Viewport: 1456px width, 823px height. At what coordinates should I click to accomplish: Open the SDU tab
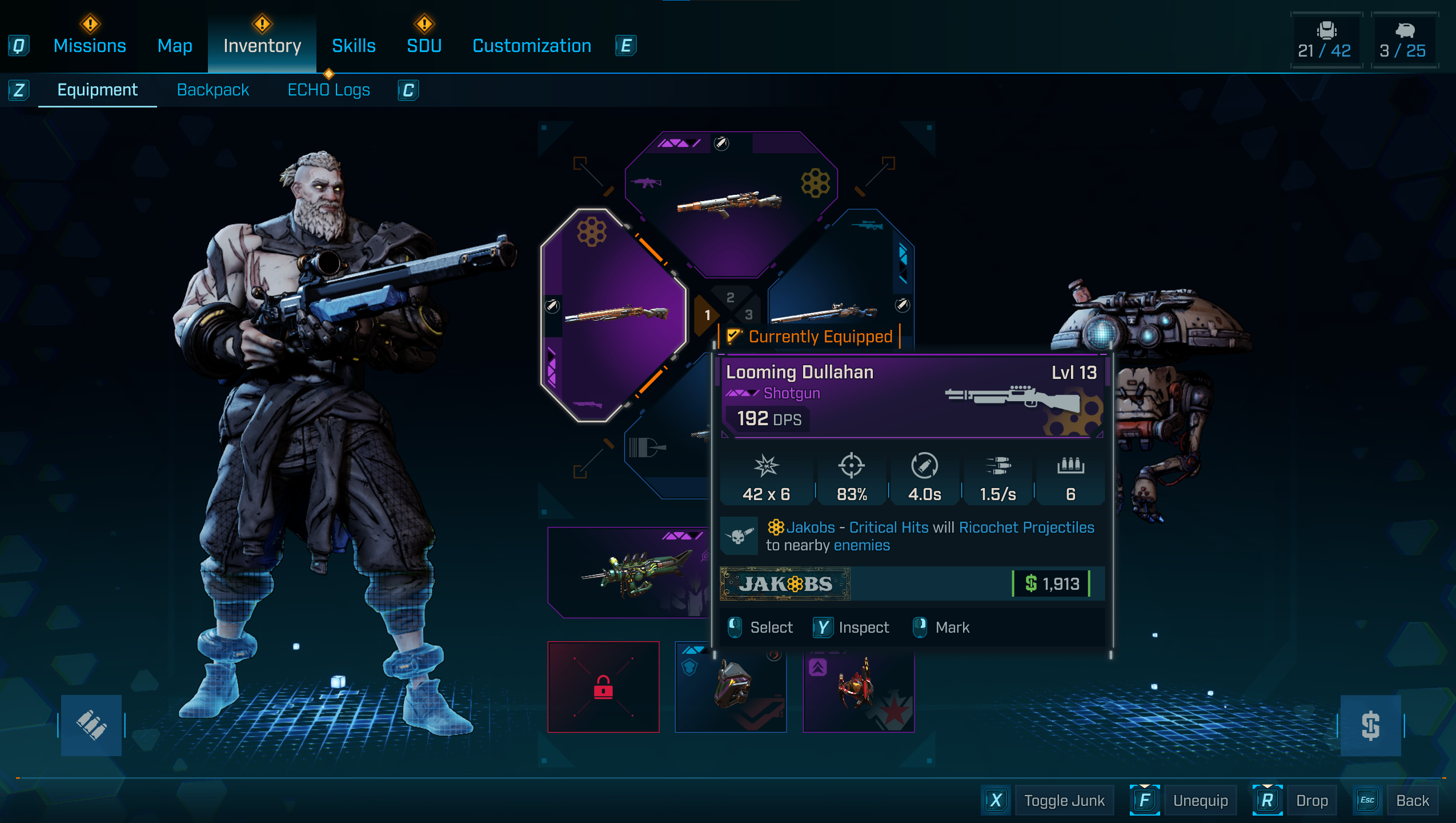pos(424,46)
